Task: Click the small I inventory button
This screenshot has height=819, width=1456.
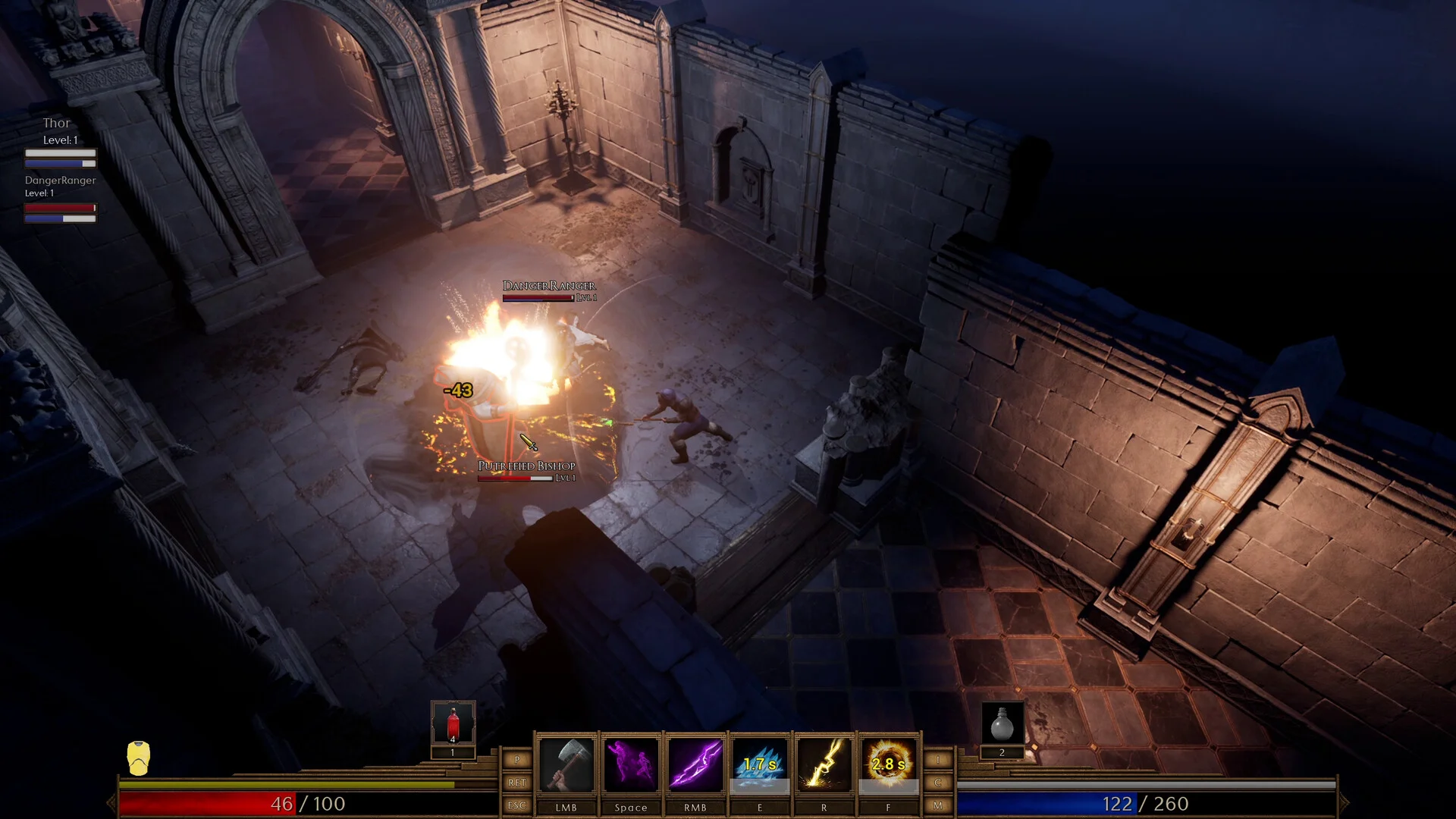Action: pyautogui.click(x=938, y=760)
